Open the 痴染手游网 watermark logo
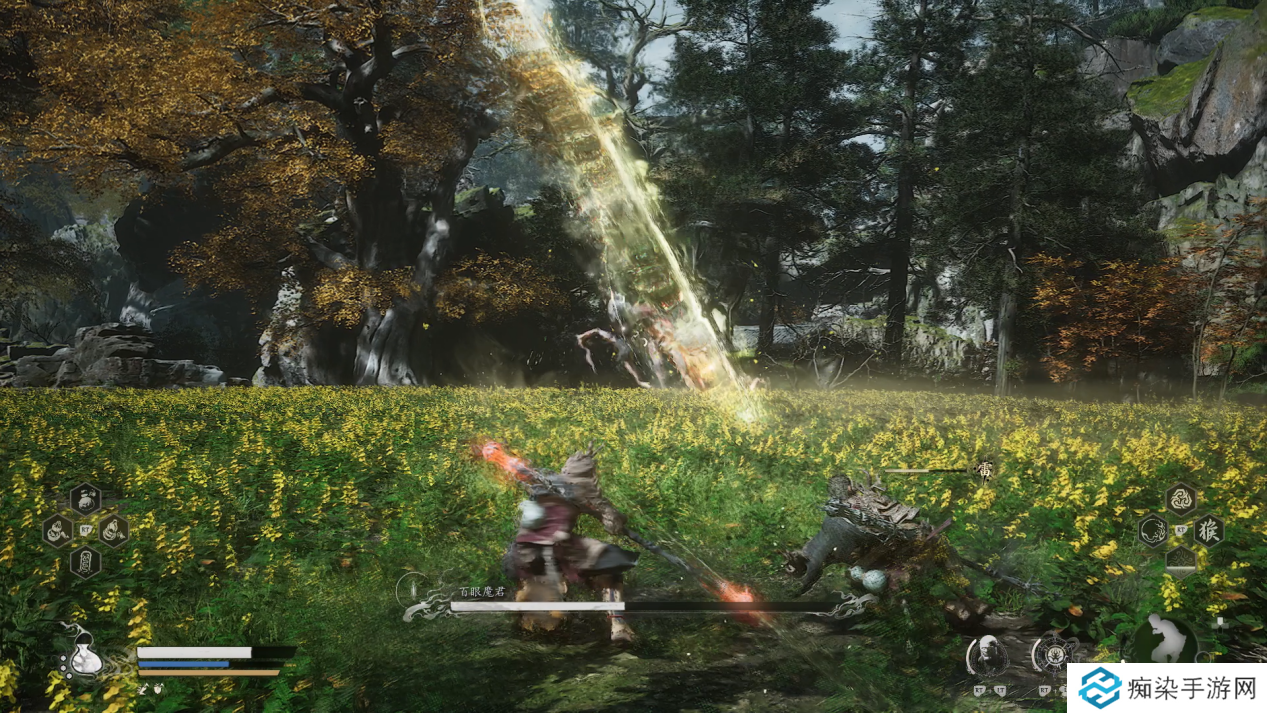The width and height of the screenshot is (1267, 713). click(x=1166, y=688)
